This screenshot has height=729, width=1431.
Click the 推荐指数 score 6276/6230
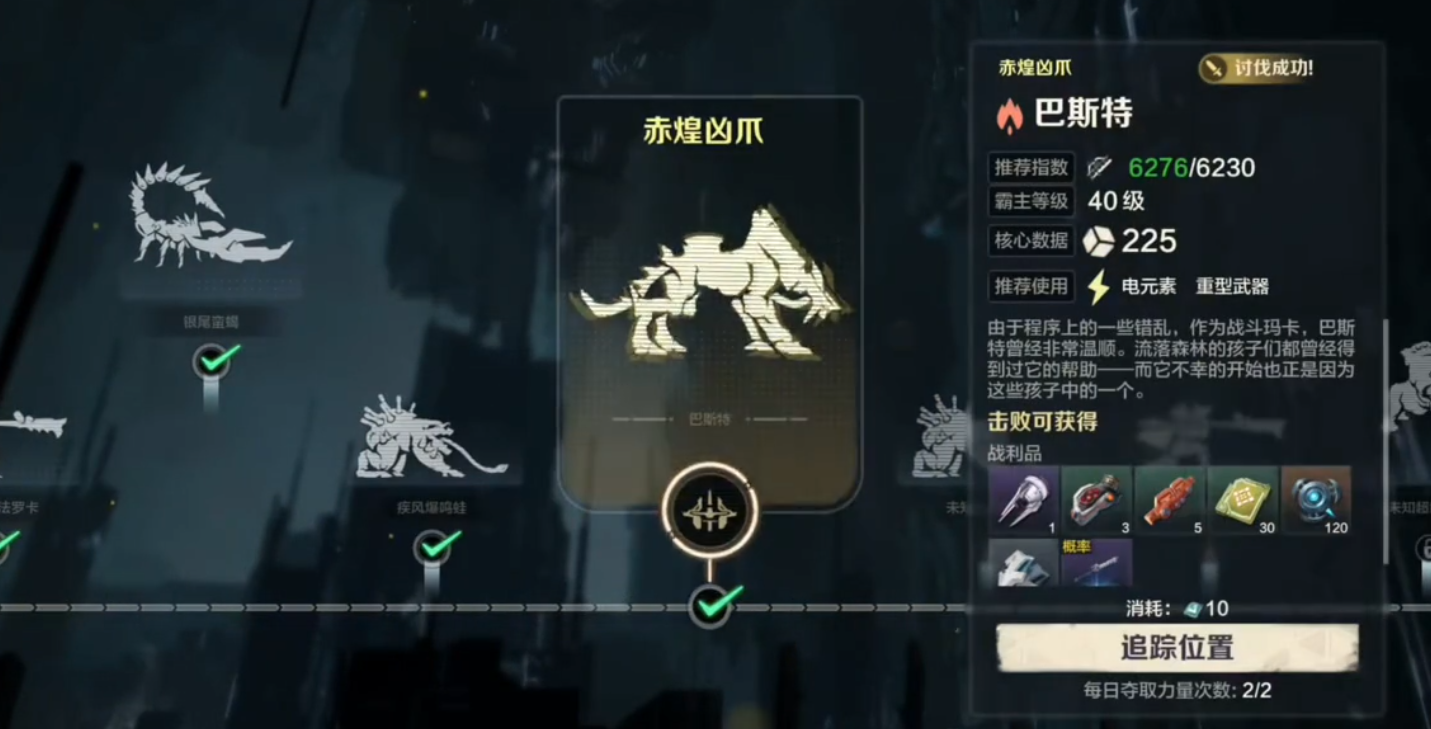[1191, 167]
